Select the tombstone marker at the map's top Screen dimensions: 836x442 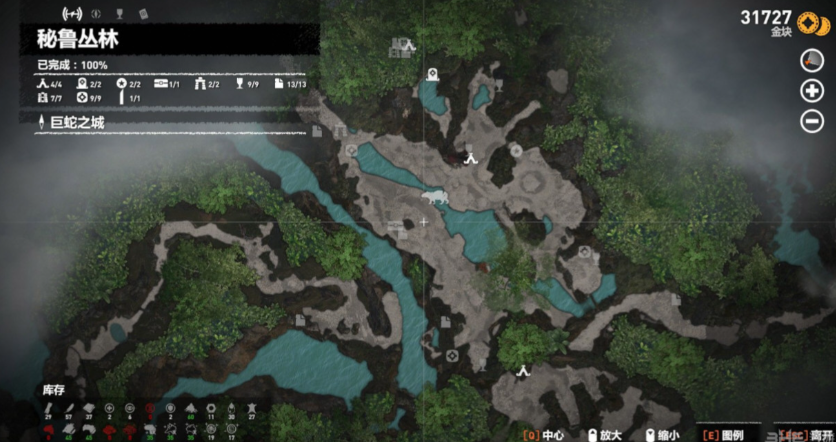coord(432,74)
